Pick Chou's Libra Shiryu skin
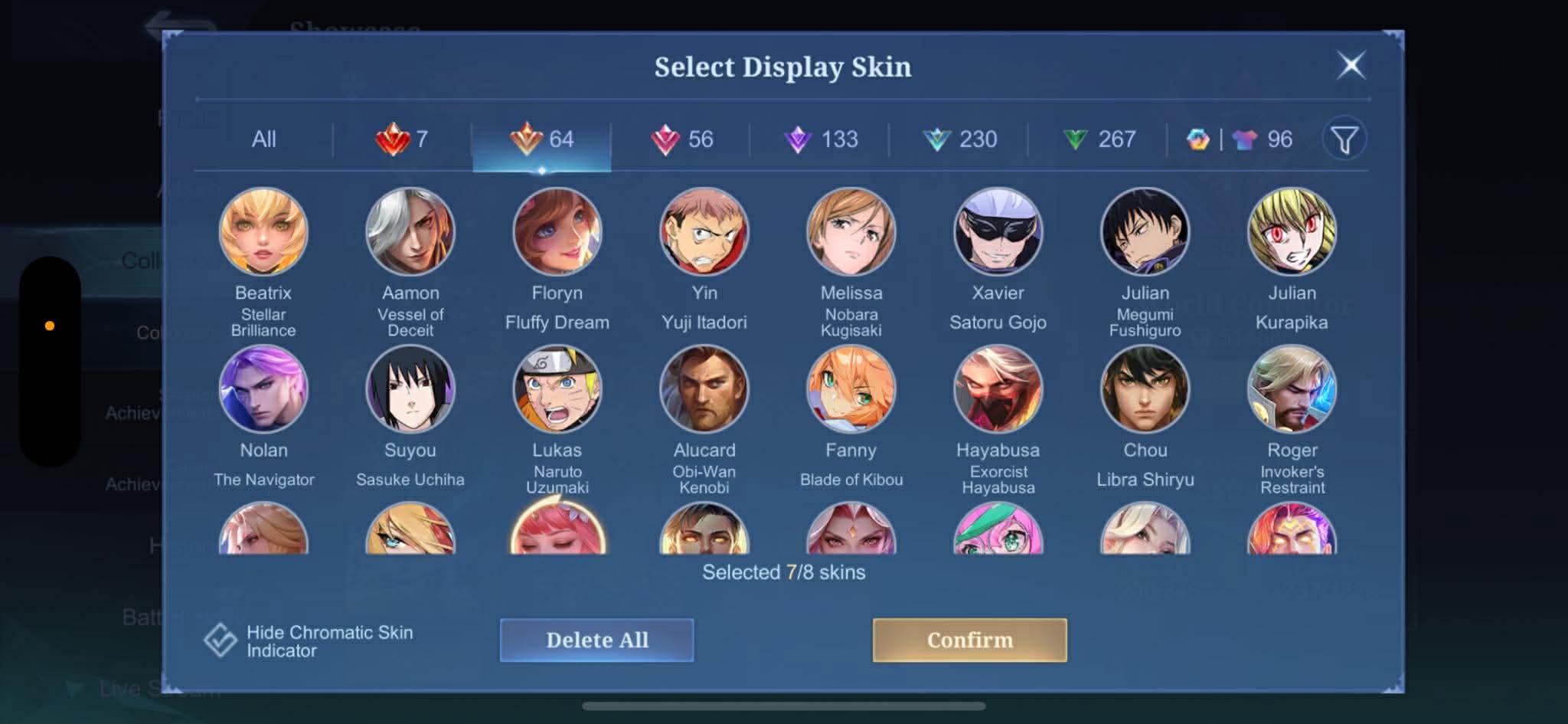The width and height of the screenshot is (1568, 724). pyautogui.click(x=1145, y=389)
